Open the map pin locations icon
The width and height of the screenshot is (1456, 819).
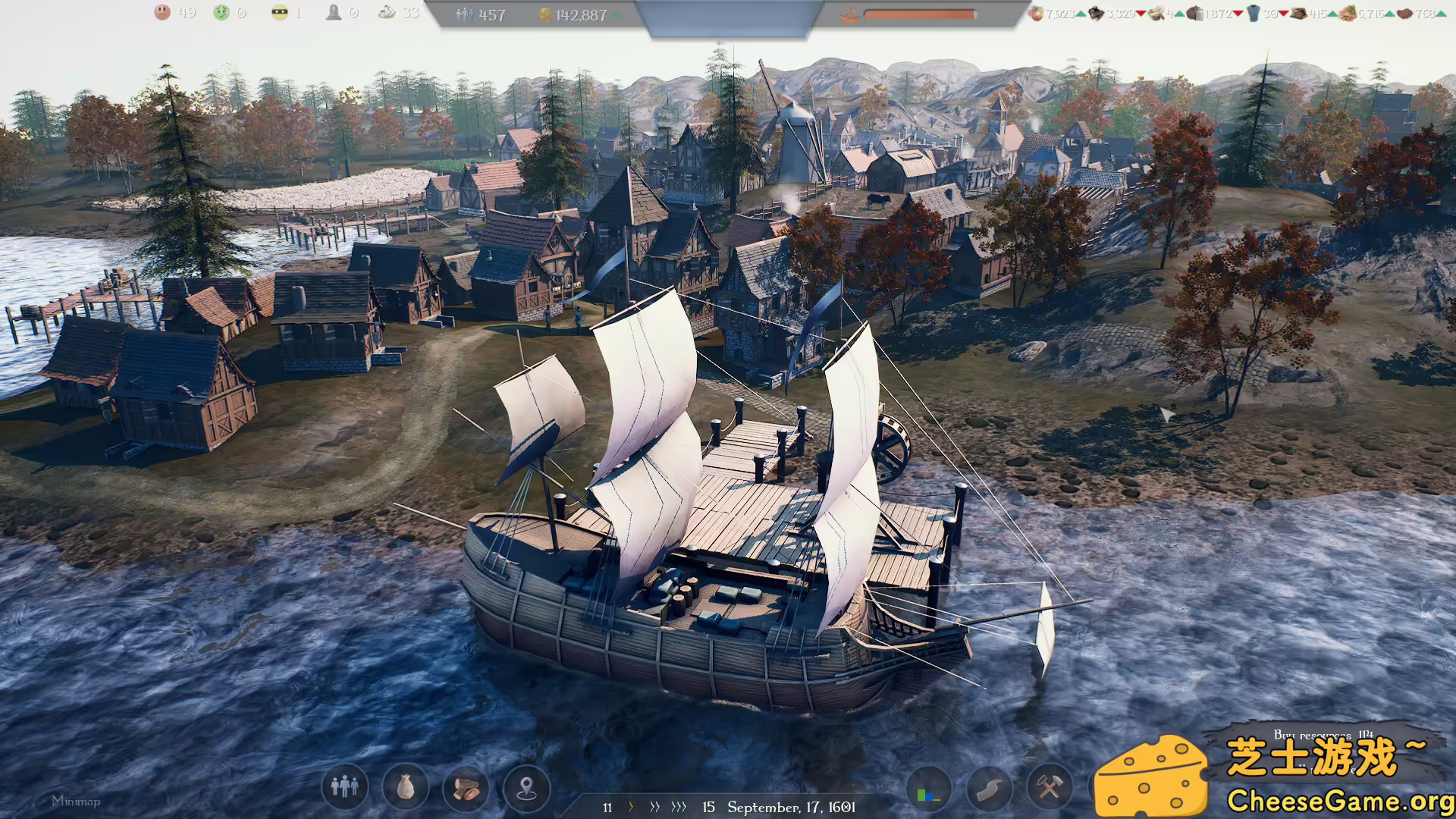pyautogui.click(x=526, y=788)
